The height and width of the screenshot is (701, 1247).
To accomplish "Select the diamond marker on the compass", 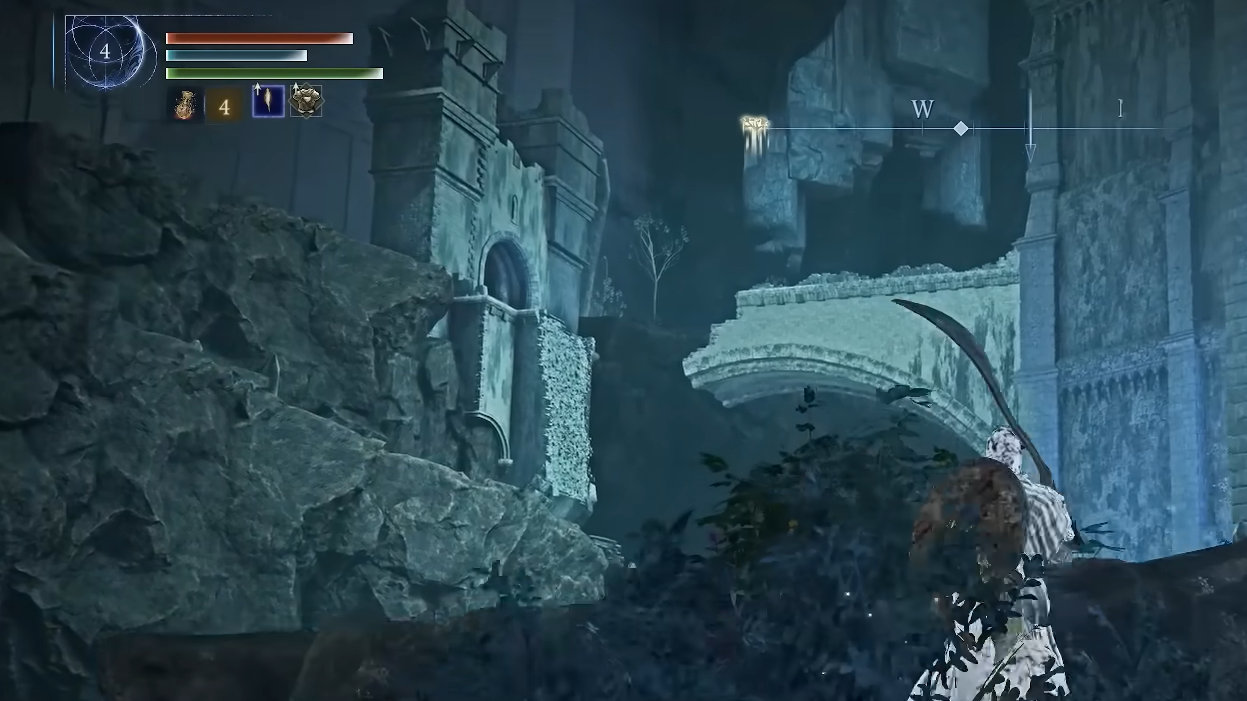I will pyautogui.click(x=961, y=128).
